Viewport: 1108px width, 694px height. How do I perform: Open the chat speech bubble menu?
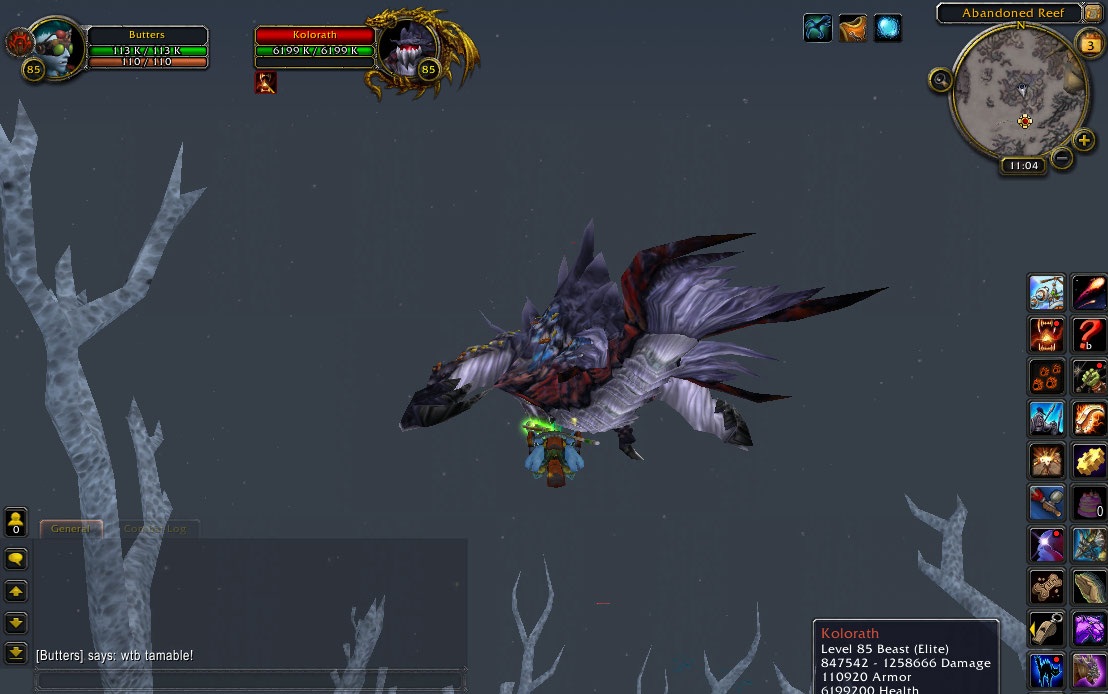pyautogui.click(x=16, y=558)
